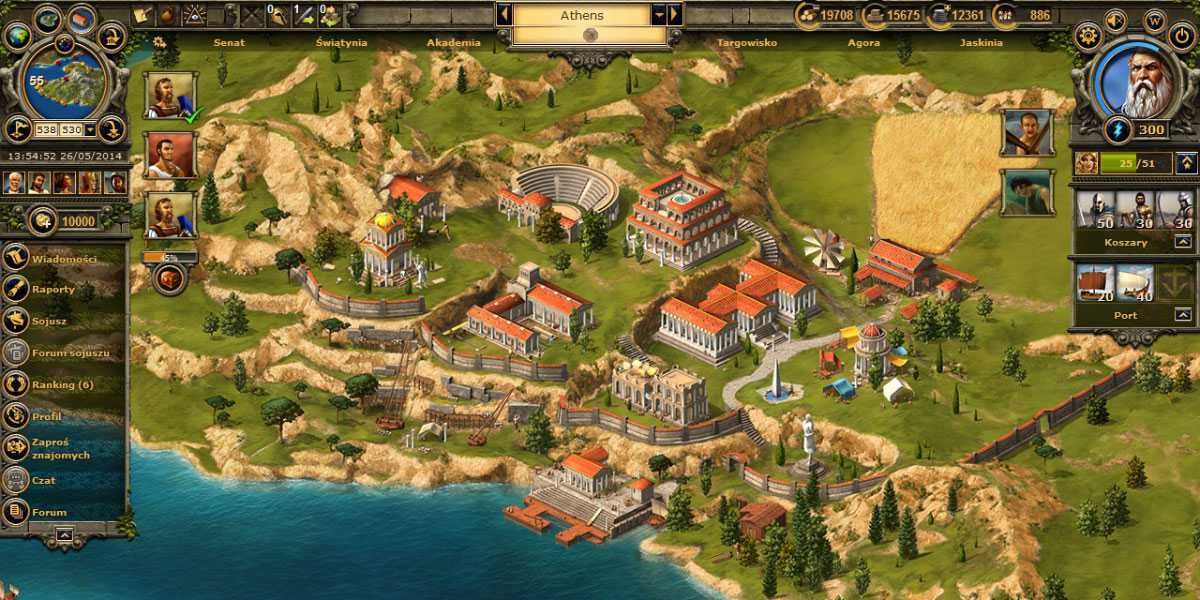
Task: Select Zaproś znajomych to invite friends
Action: pos(58,448)
